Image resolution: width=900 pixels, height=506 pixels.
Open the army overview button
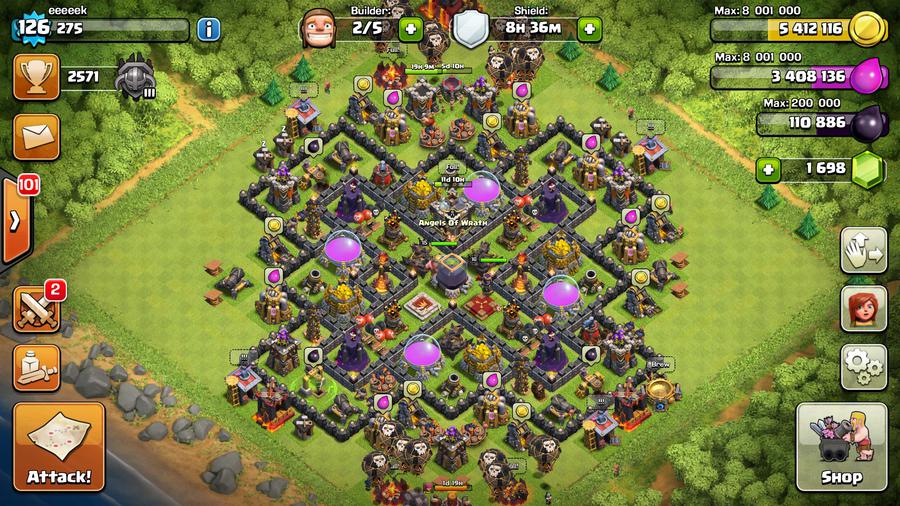[36, 366]
